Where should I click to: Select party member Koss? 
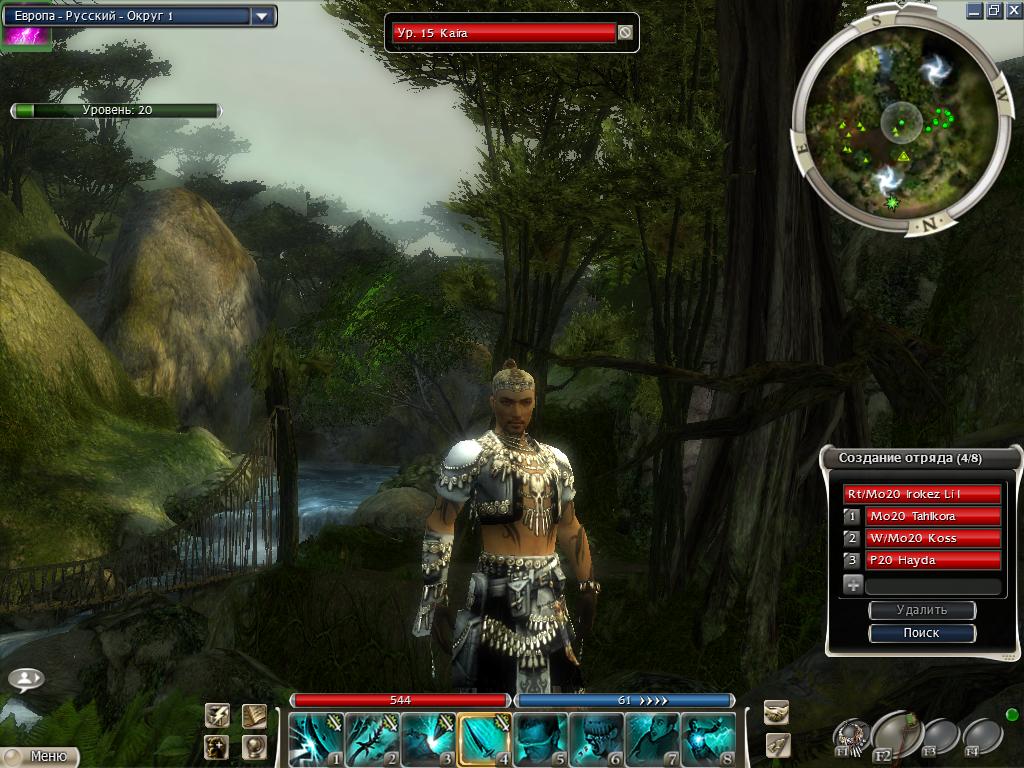pyautogui.click(x=932, y=538)
